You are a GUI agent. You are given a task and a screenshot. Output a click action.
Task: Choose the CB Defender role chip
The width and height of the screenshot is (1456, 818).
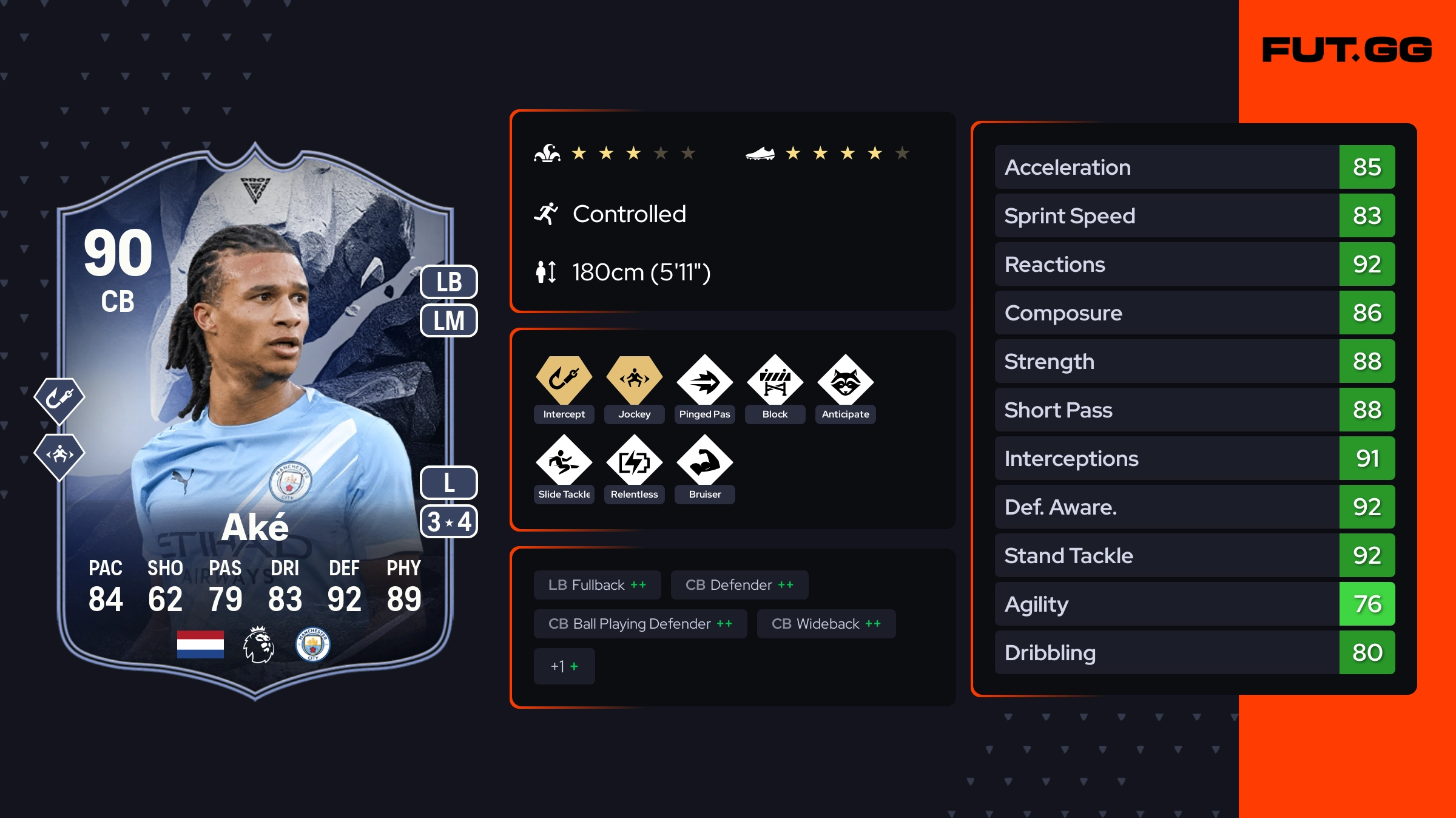coord(739,585)
